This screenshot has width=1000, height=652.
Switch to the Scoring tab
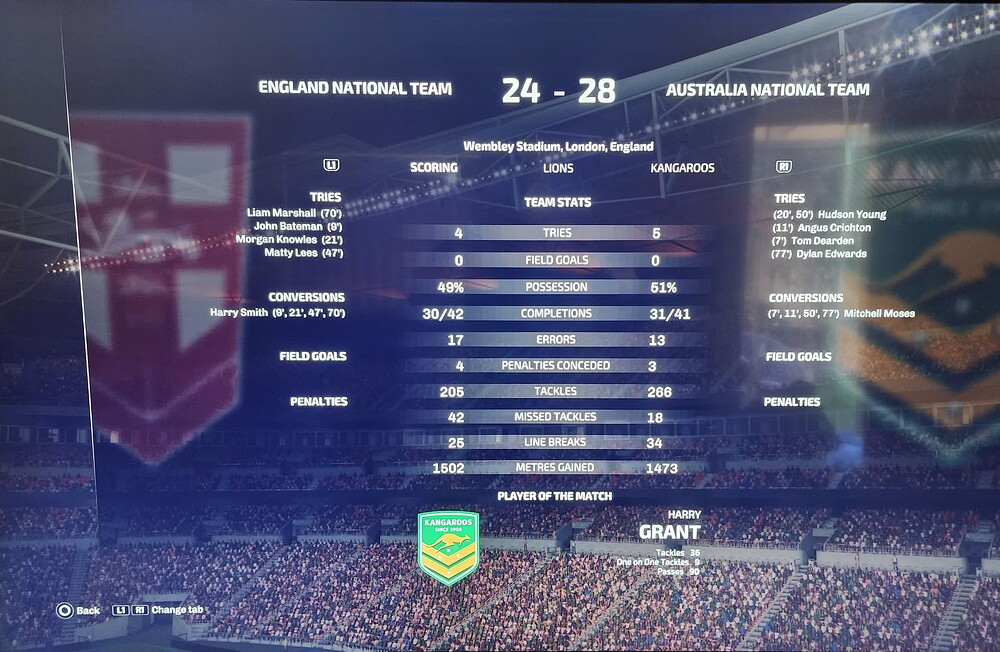(x=433, y=168)
